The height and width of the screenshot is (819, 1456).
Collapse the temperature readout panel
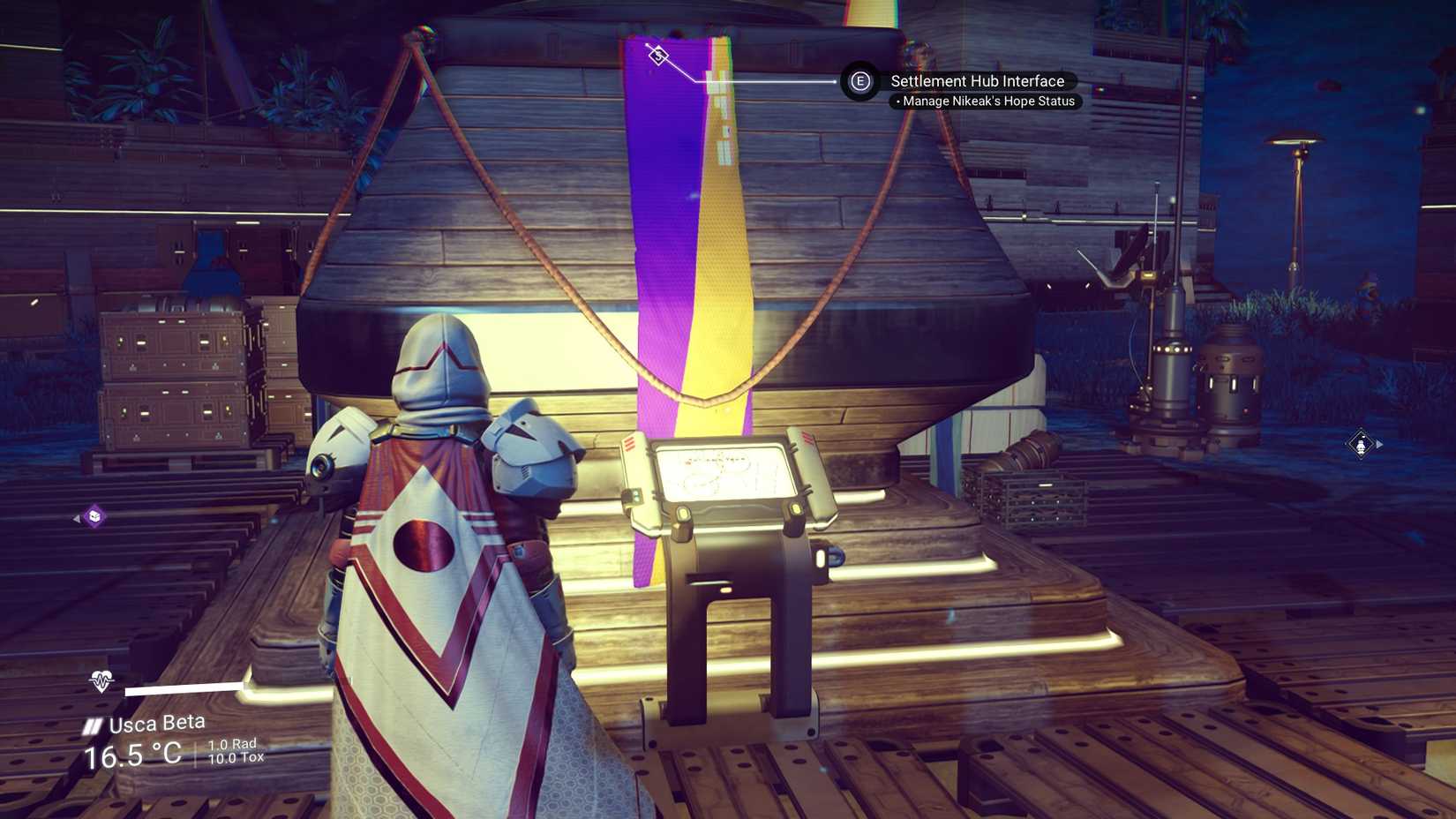(132, 755)
